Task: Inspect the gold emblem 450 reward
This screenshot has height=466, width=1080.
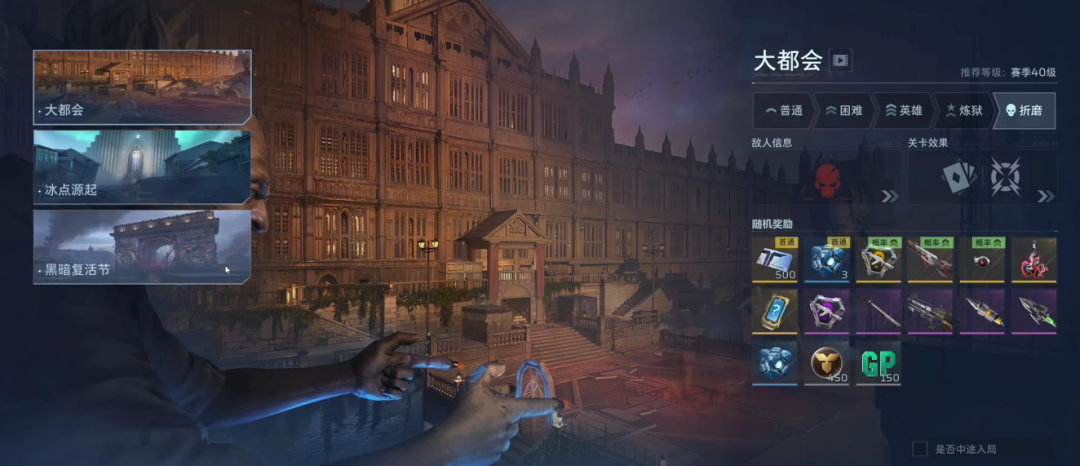Action: pyautogui.click(x=827, y=362)
